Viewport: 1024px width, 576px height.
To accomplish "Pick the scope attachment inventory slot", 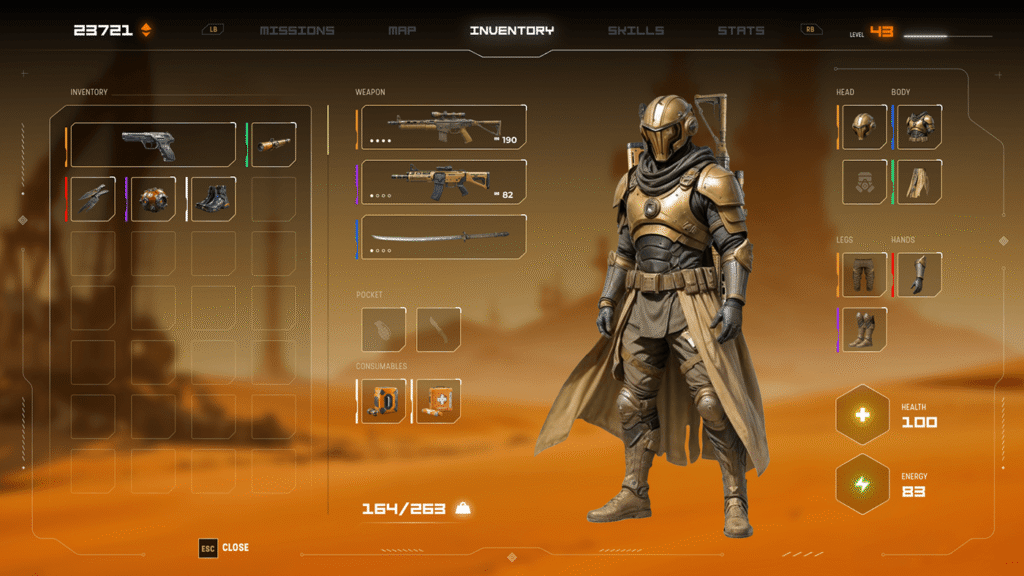I will [x=273, y=145].
